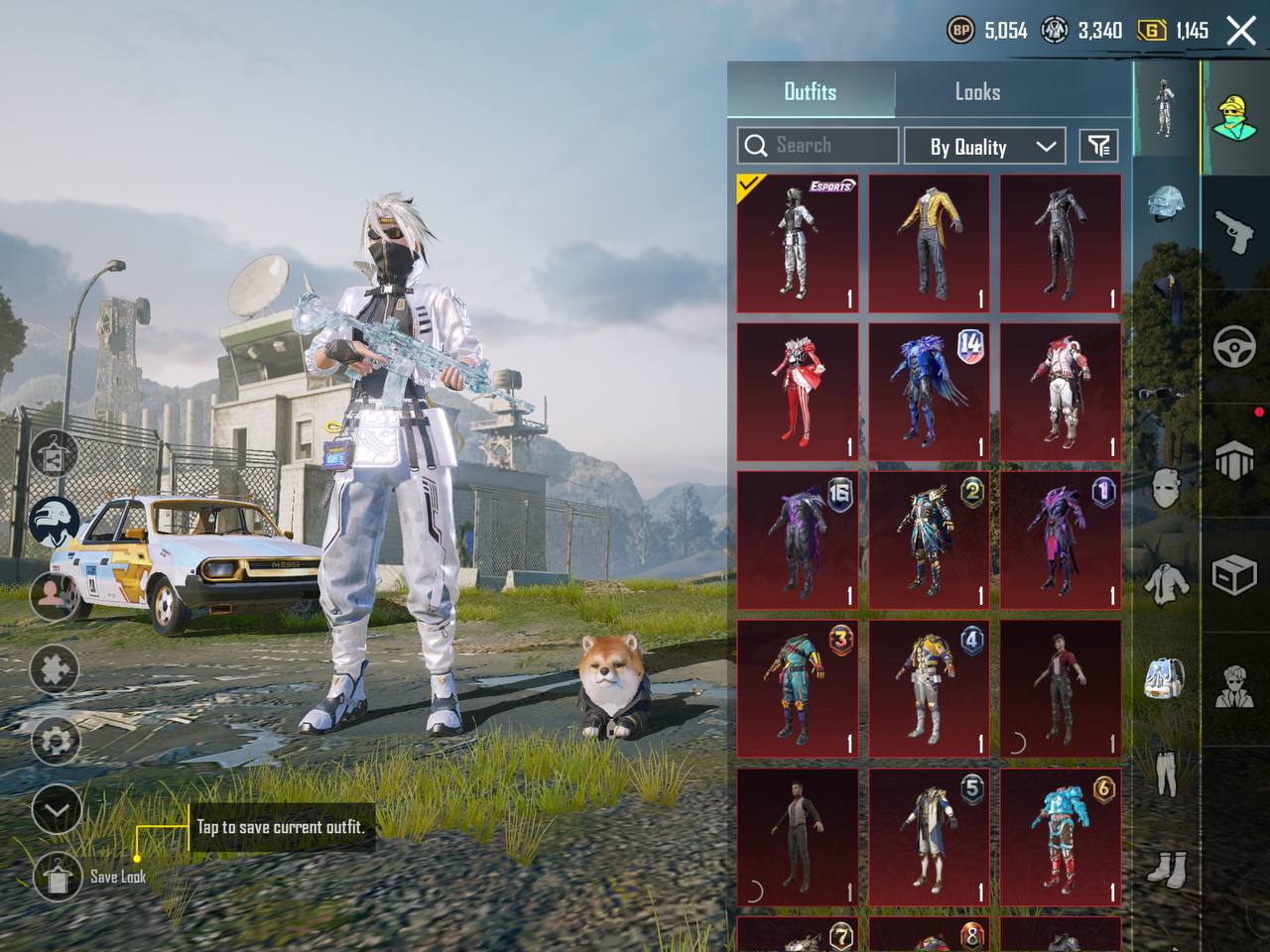This screenshot has width=1270, height=952.
Task: Select the crate box category icon
Action: coord(1234,575)
